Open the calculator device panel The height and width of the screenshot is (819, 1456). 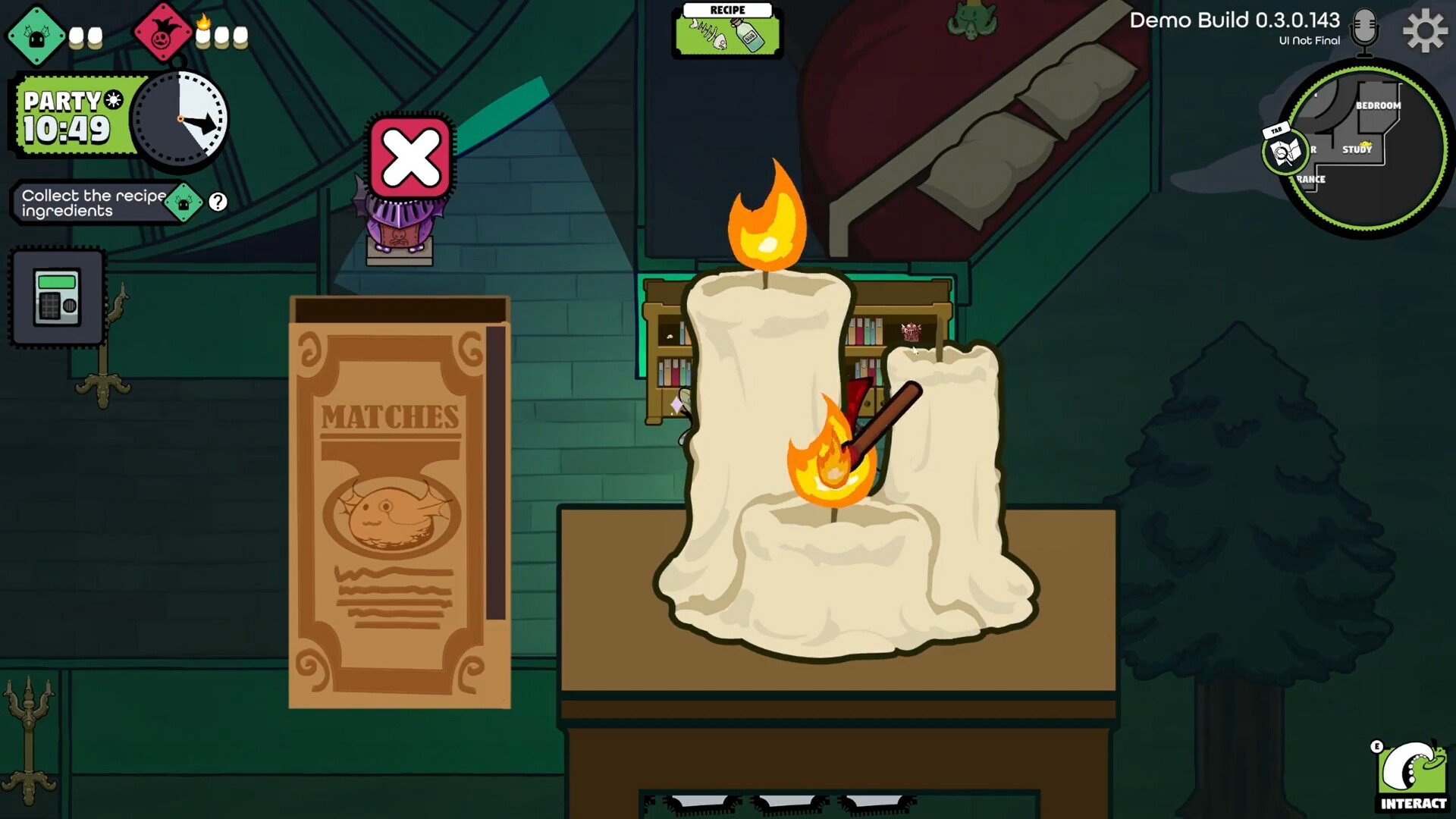click(x=56, y=297)
